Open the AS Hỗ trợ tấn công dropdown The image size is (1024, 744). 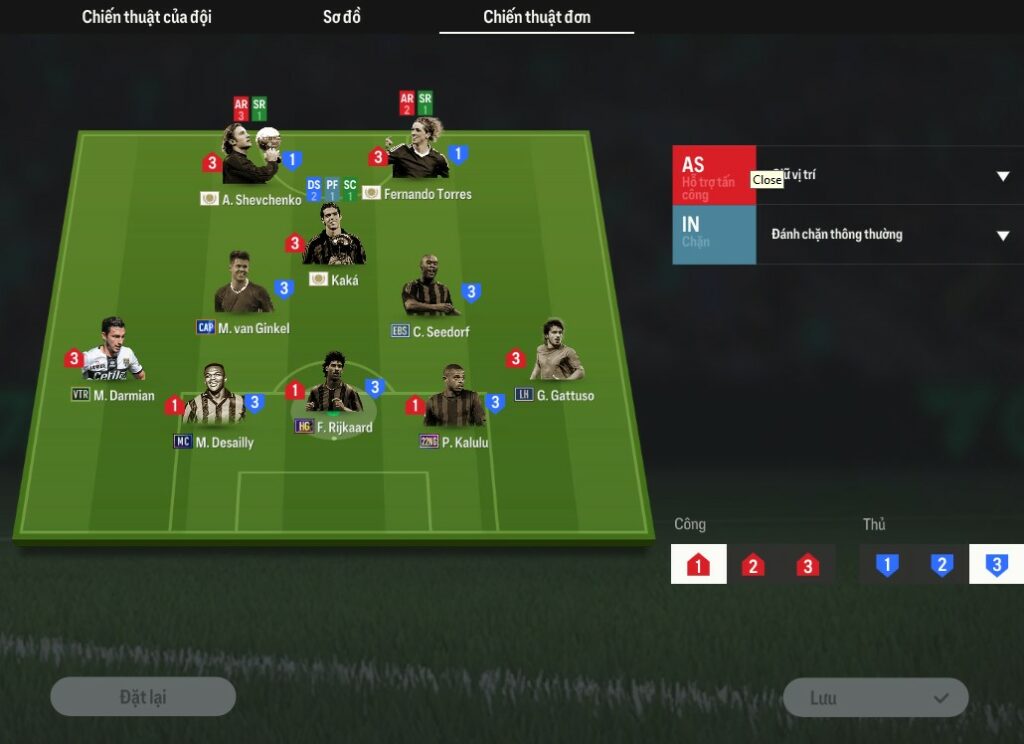(x=1002, y=176)
